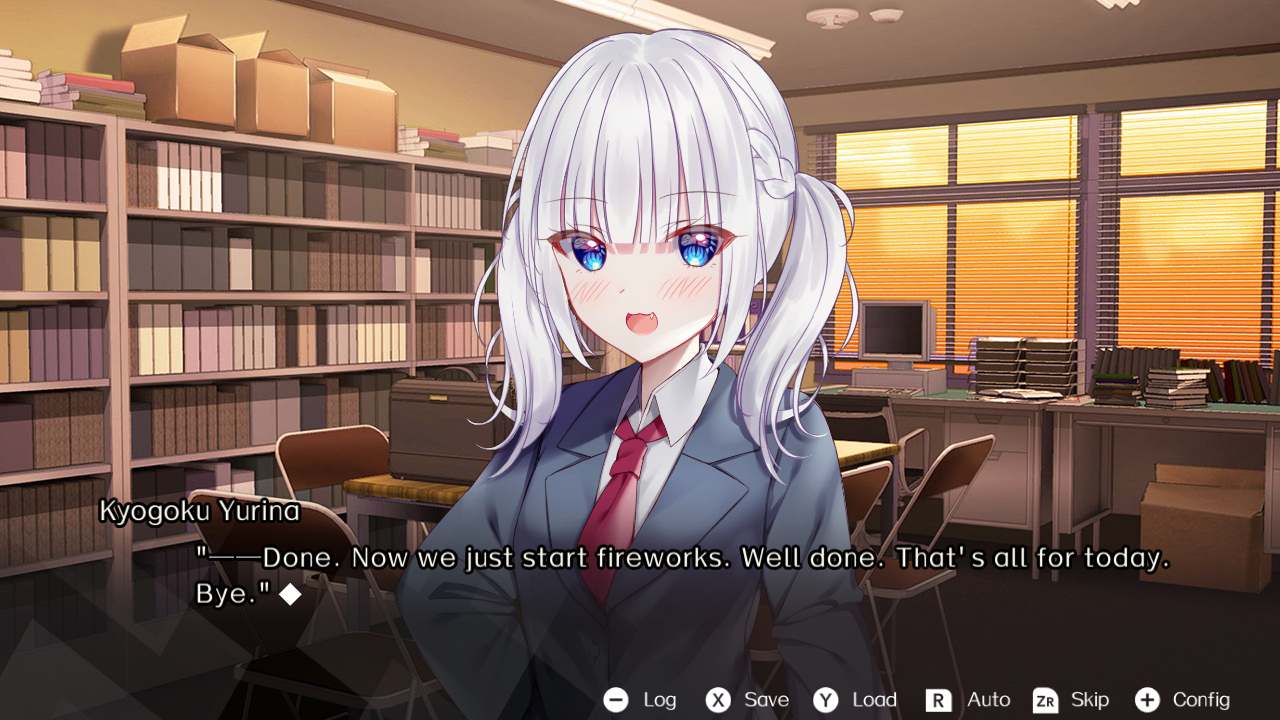Select the circular X save button icon
1280x720 pixels.
click(718, 700)
